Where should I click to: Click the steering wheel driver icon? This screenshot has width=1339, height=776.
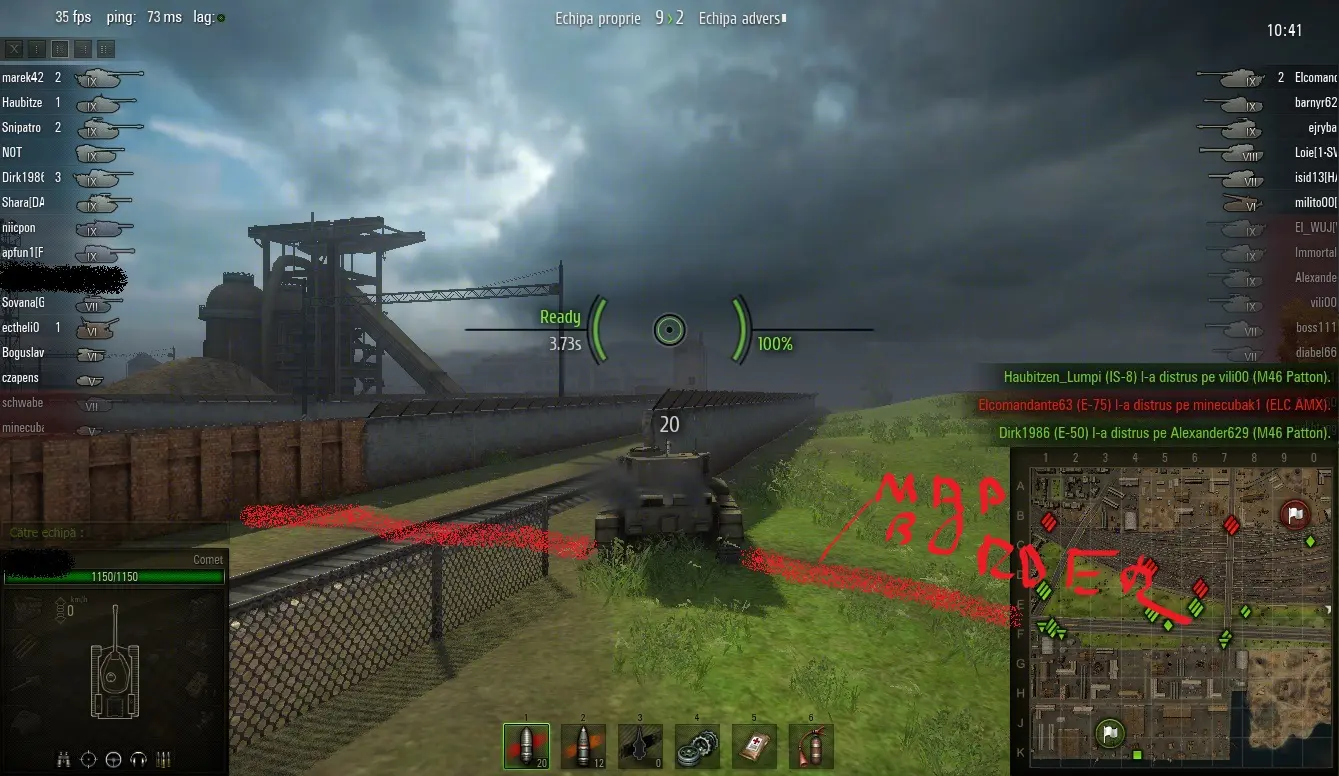113,758
